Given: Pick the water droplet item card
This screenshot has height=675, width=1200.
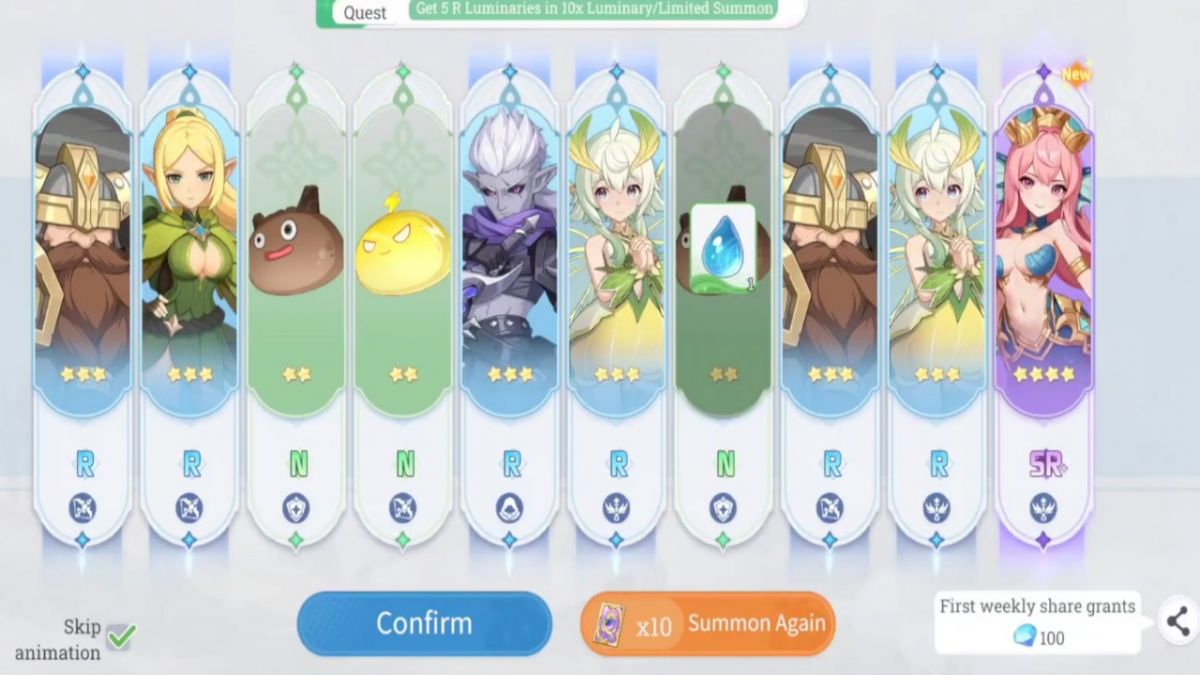Looking at the screenshot, I should [x=723, y=250].
